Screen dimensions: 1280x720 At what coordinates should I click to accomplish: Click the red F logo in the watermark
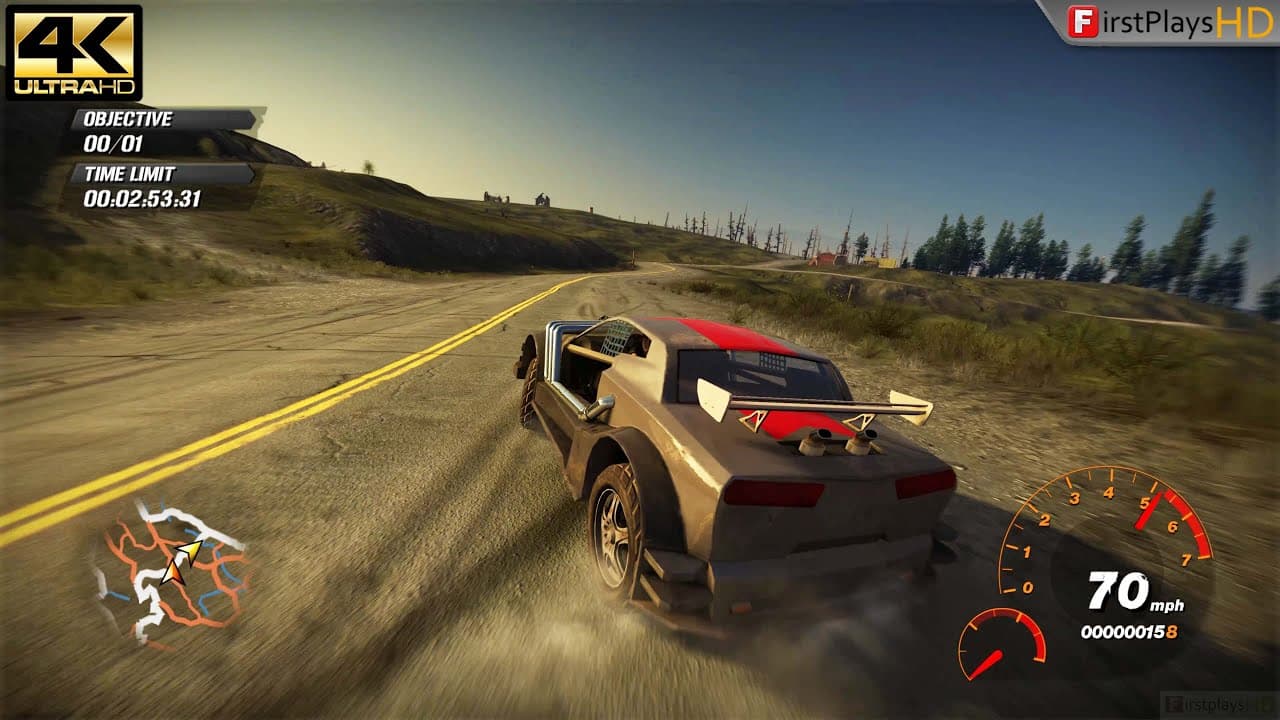(x=1080, y=22)
